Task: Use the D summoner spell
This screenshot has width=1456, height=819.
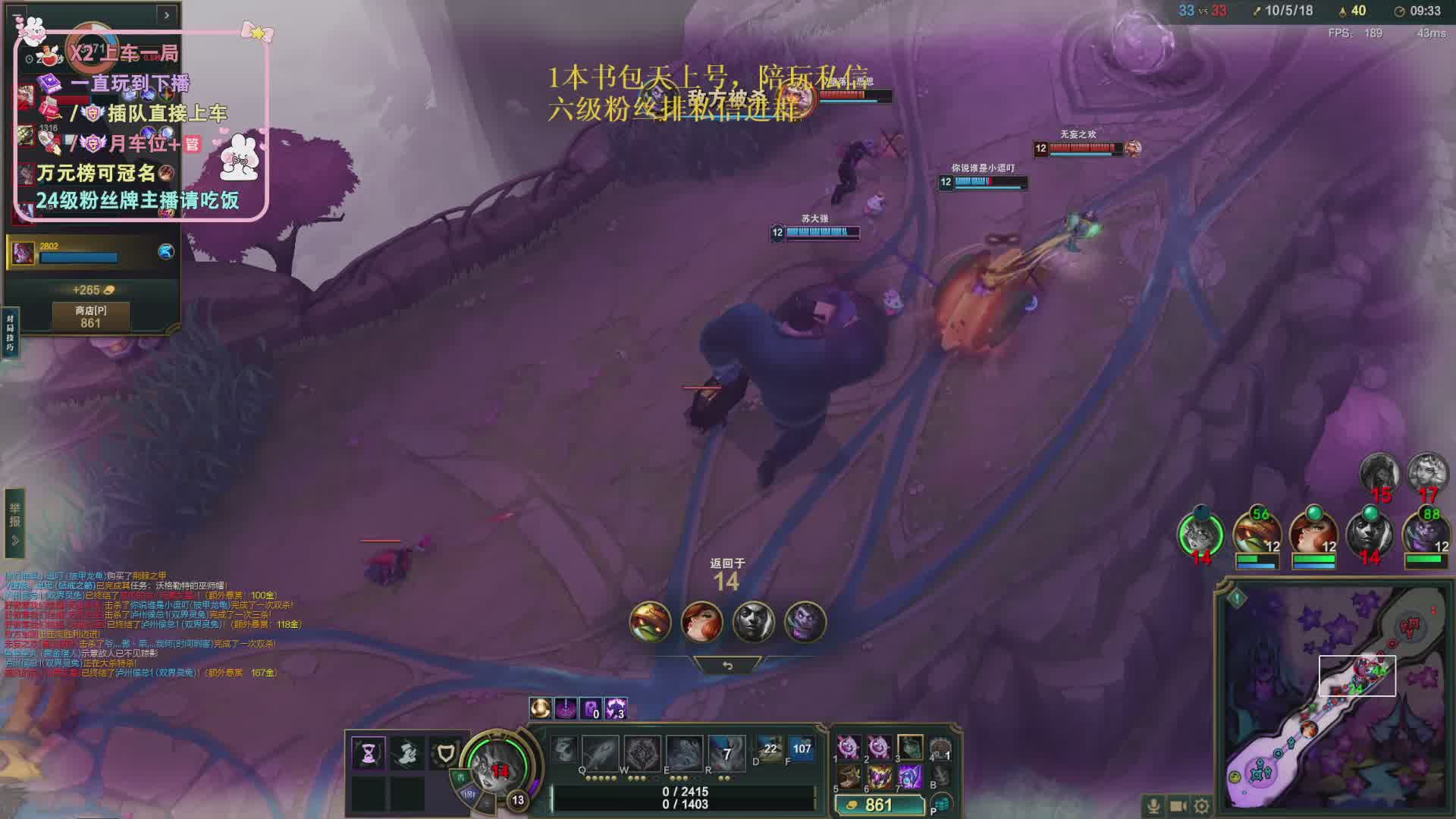Action: pos(769,748)
